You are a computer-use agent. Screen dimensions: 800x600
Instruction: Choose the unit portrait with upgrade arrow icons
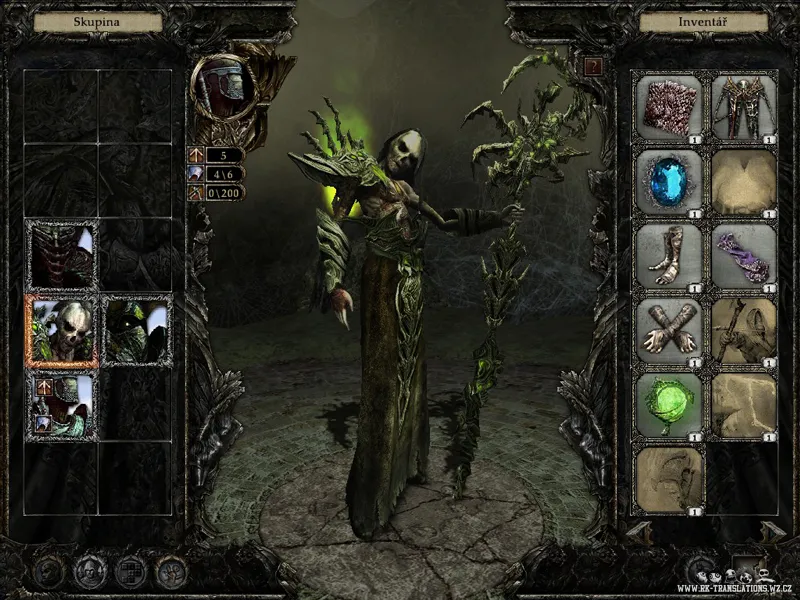tap(62, 406)
